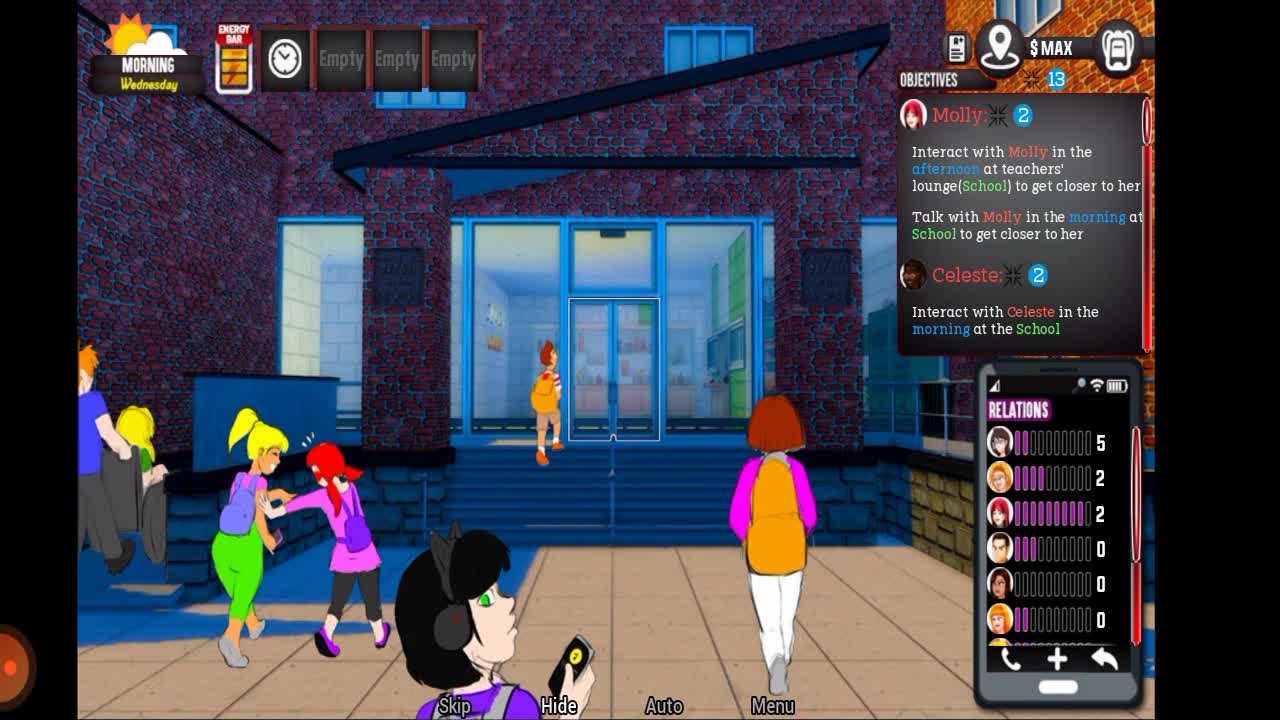Open the ID card icon near Objectives
The height and width of the screenshot is (720, 1280).
pos(957,48)
